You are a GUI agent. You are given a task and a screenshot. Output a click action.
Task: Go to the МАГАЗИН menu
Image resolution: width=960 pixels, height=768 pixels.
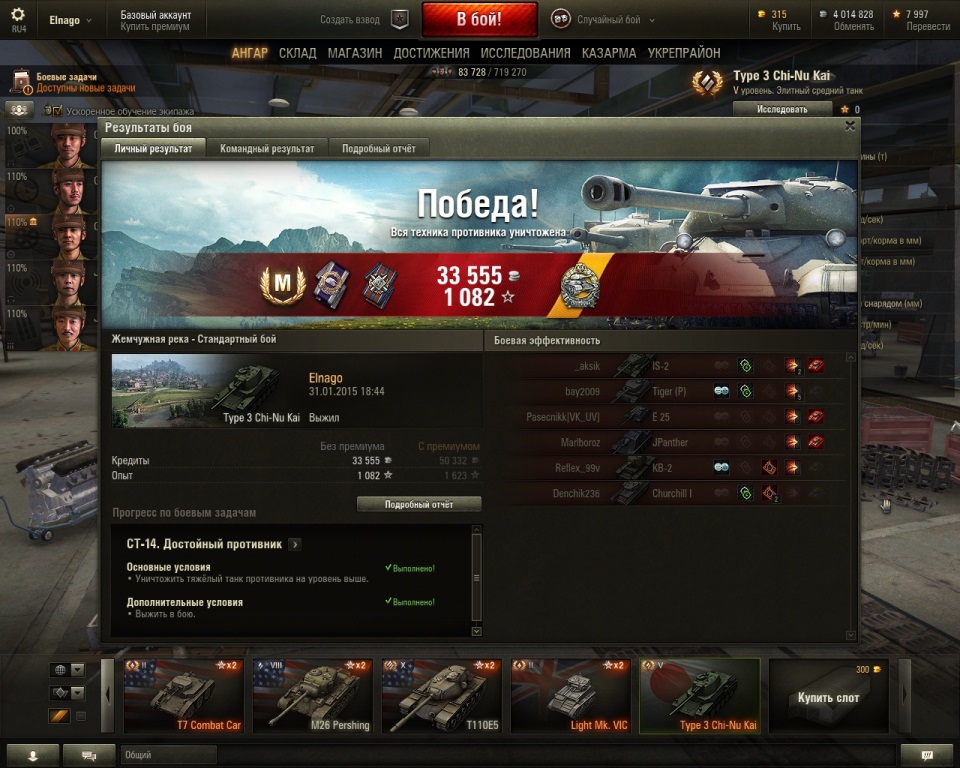354,53
